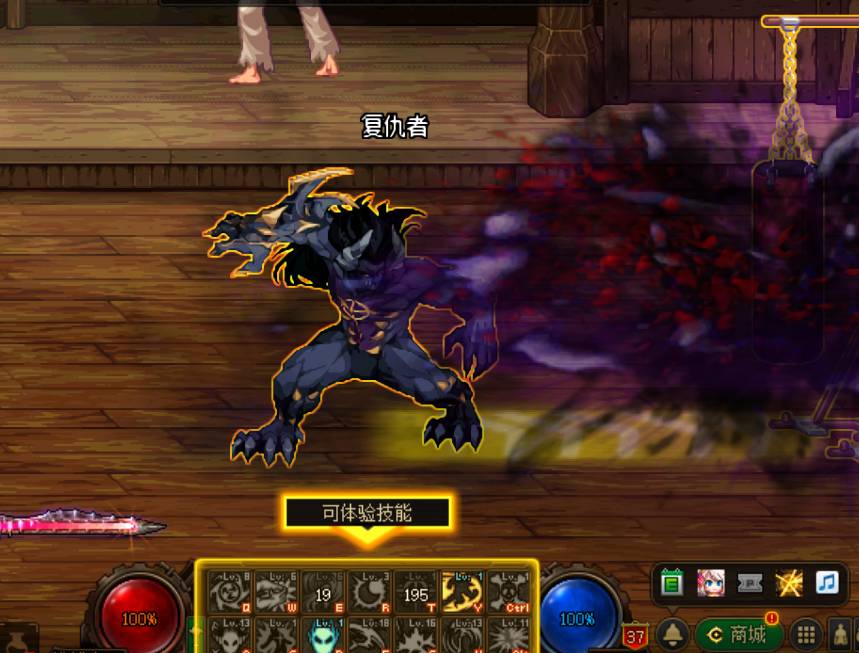Screen dimensions: 859x653
Task: Open the nine-dot grid menu
Action: pyautogui.click(x=806, y=634)
